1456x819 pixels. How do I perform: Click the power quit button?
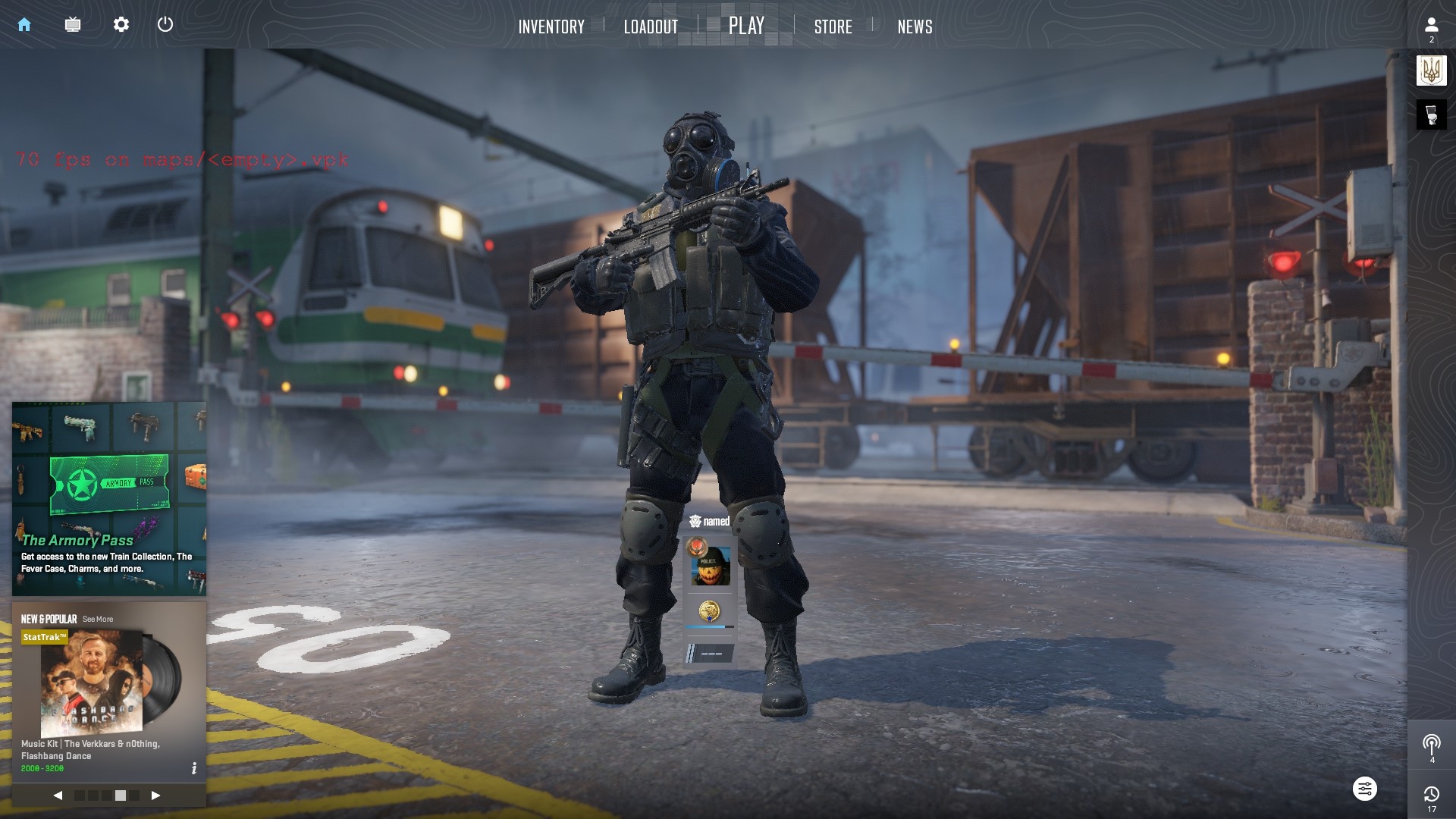coord(165,24)
